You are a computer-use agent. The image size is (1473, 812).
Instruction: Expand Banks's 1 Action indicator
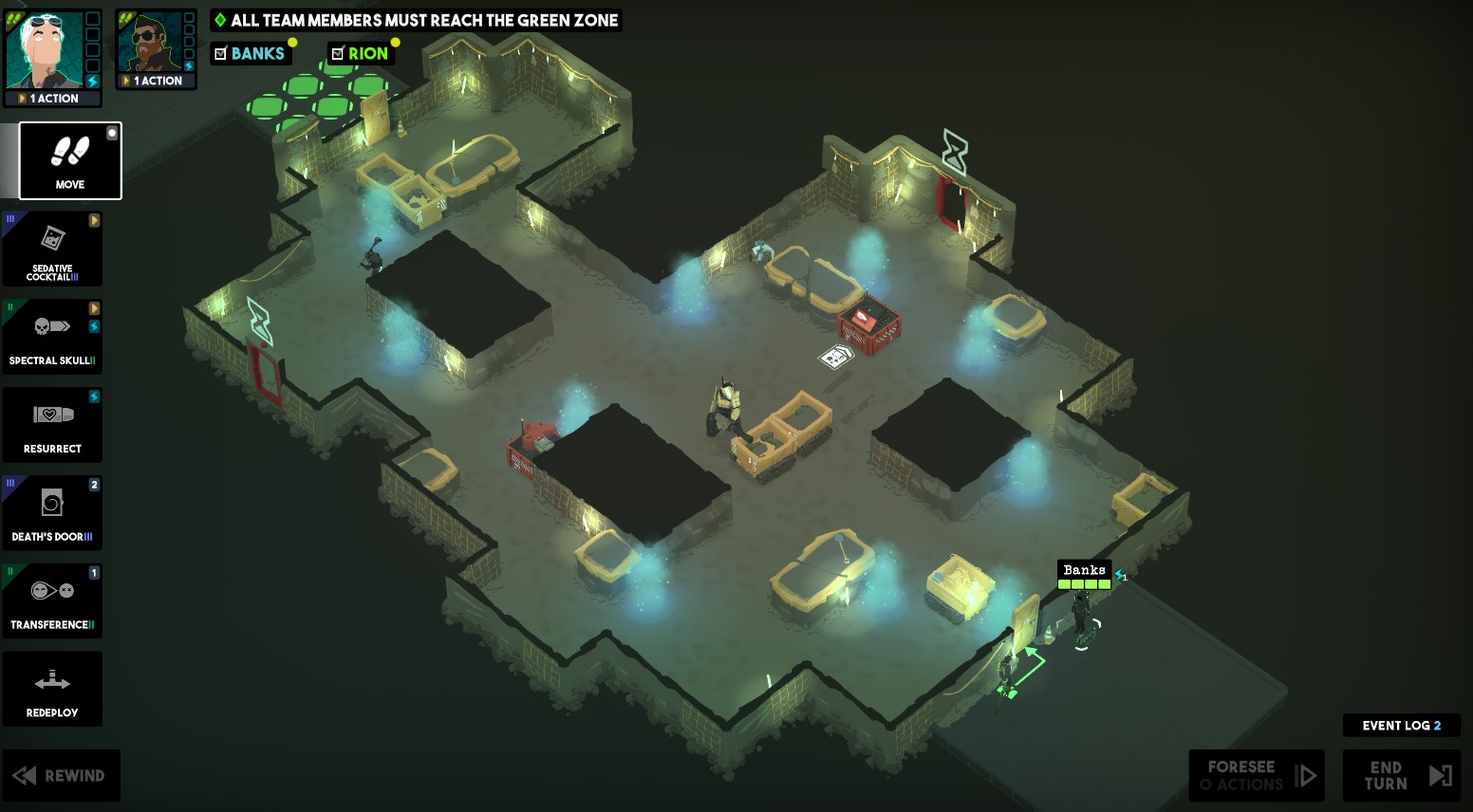coord(24,98)
